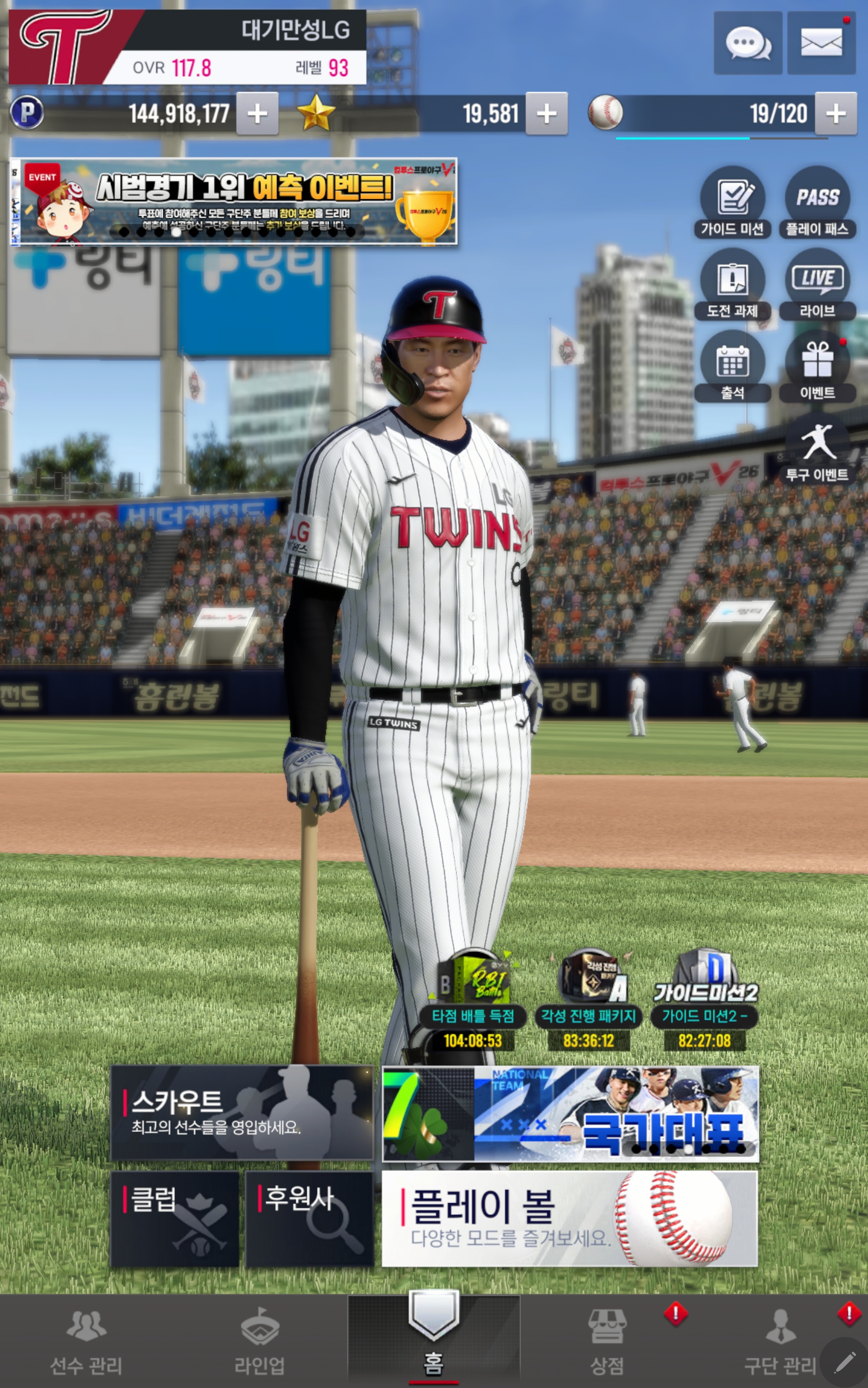Open the 각성 진행 패키지 offer

click(589, 1000)
